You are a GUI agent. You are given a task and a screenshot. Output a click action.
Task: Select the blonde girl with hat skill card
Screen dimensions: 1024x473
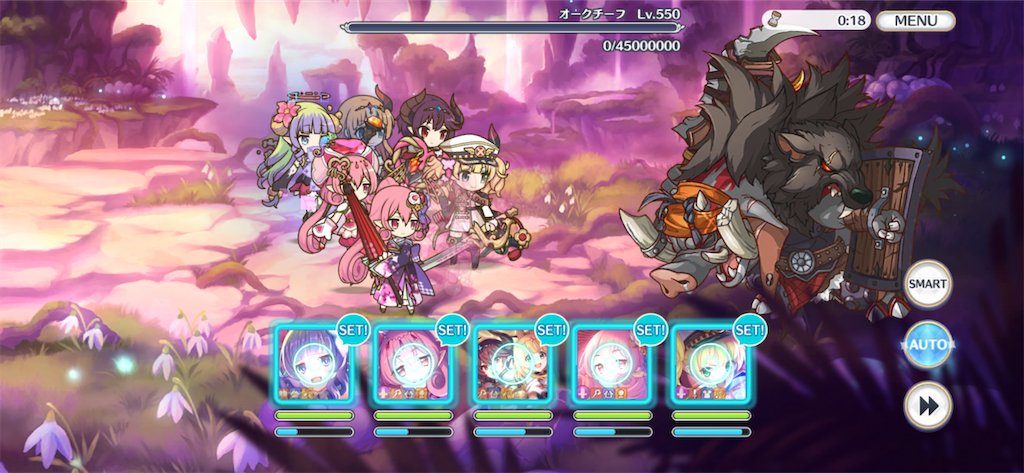coord(710,364)
